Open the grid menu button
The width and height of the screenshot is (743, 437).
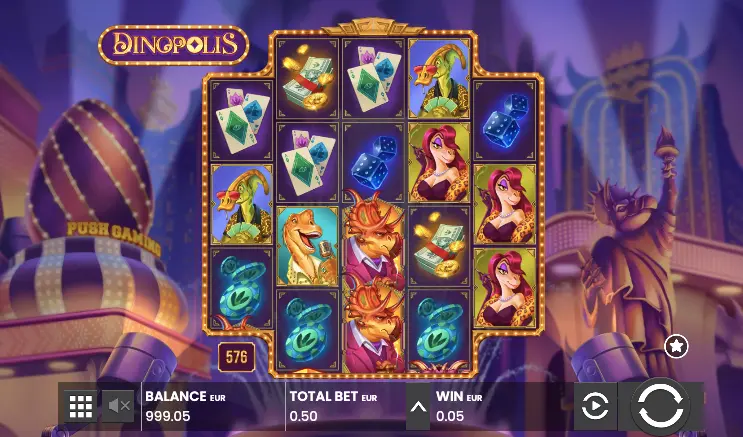pyautogui.click(x=81, y=405)
